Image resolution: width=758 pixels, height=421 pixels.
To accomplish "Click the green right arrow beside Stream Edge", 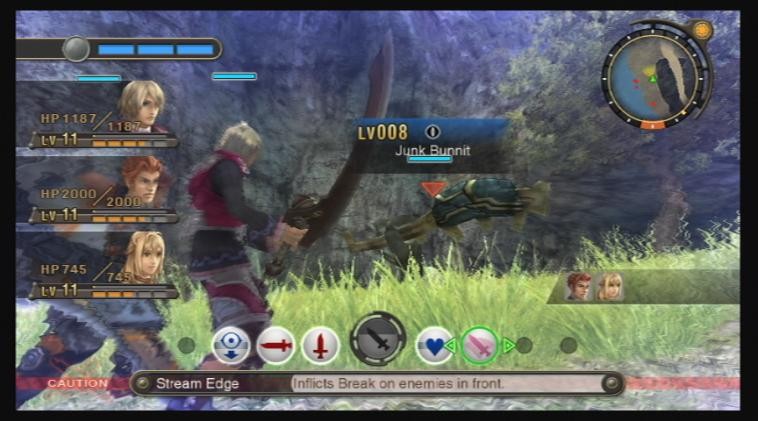I will 509,346.
